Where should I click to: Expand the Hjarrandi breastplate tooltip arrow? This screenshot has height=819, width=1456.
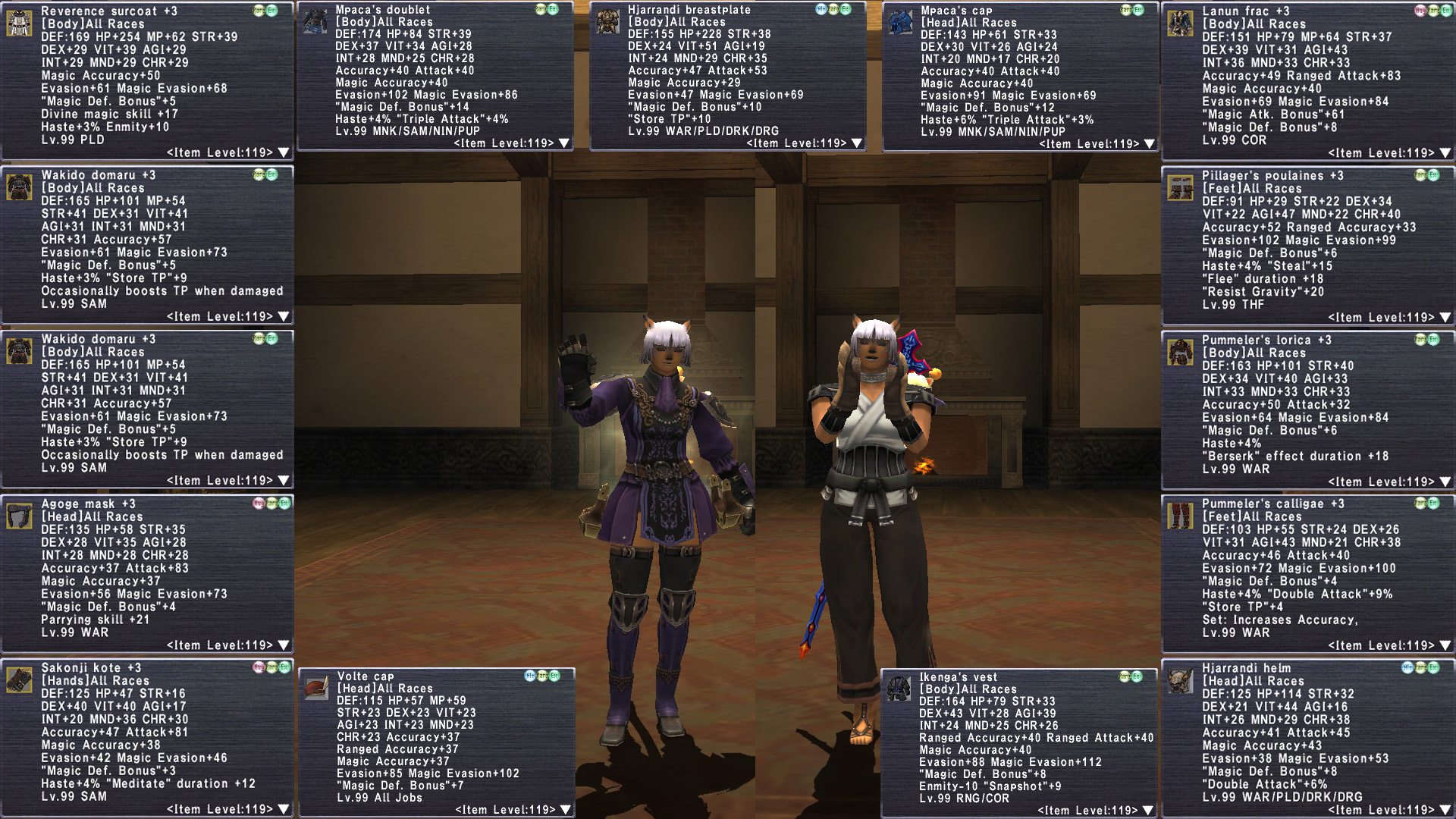[x=857, y=143]
